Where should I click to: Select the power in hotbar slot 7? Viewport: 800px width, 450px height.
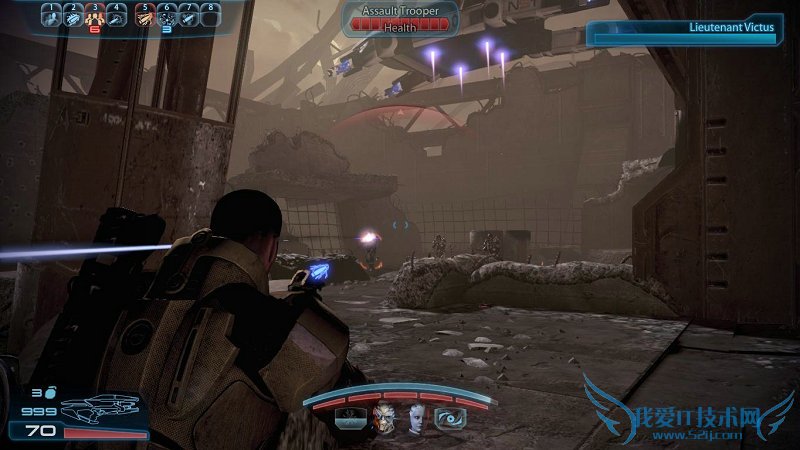188,17
